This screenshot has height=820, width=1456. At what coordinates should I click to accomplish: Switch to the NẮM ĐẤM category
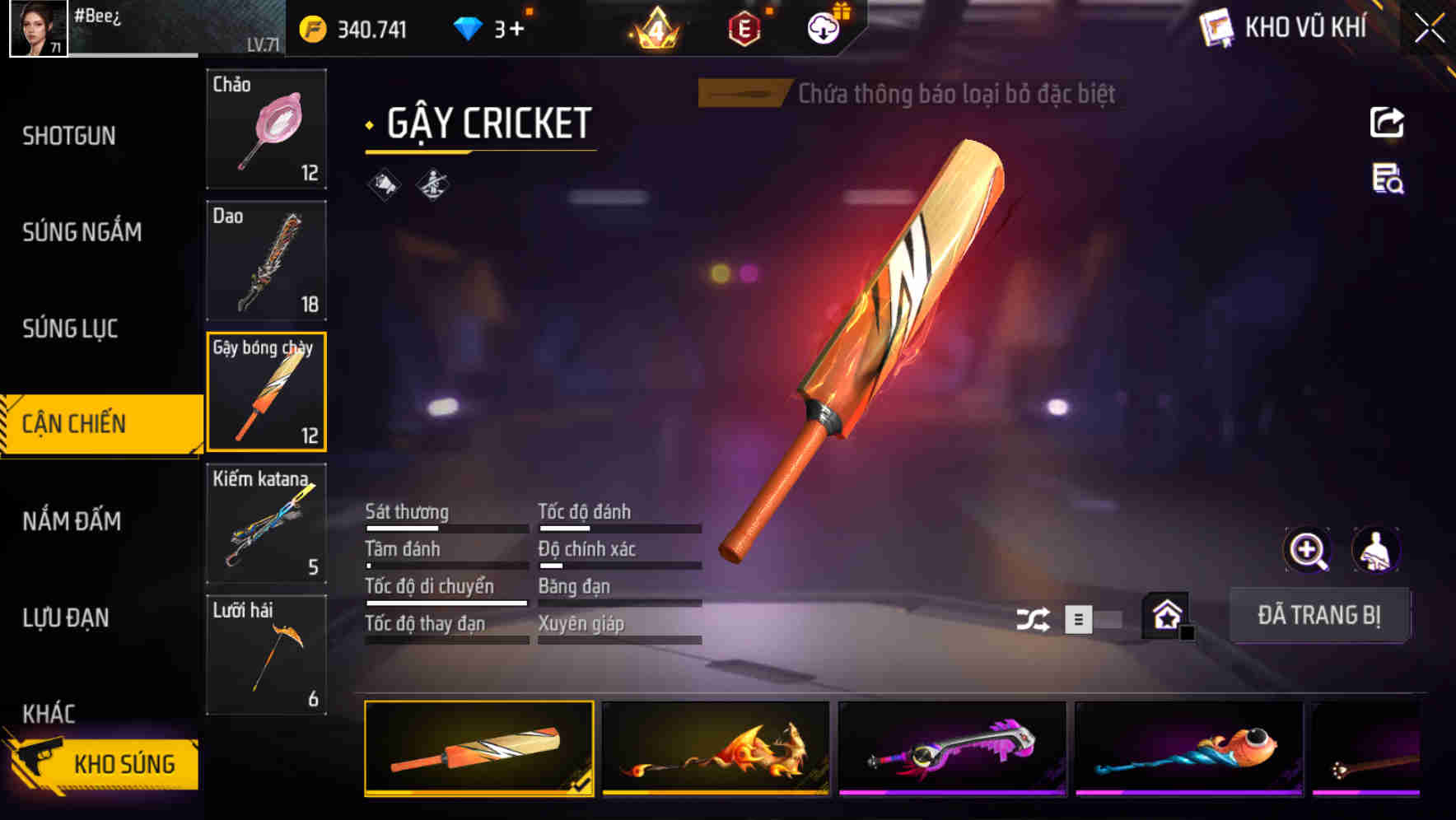72,521
